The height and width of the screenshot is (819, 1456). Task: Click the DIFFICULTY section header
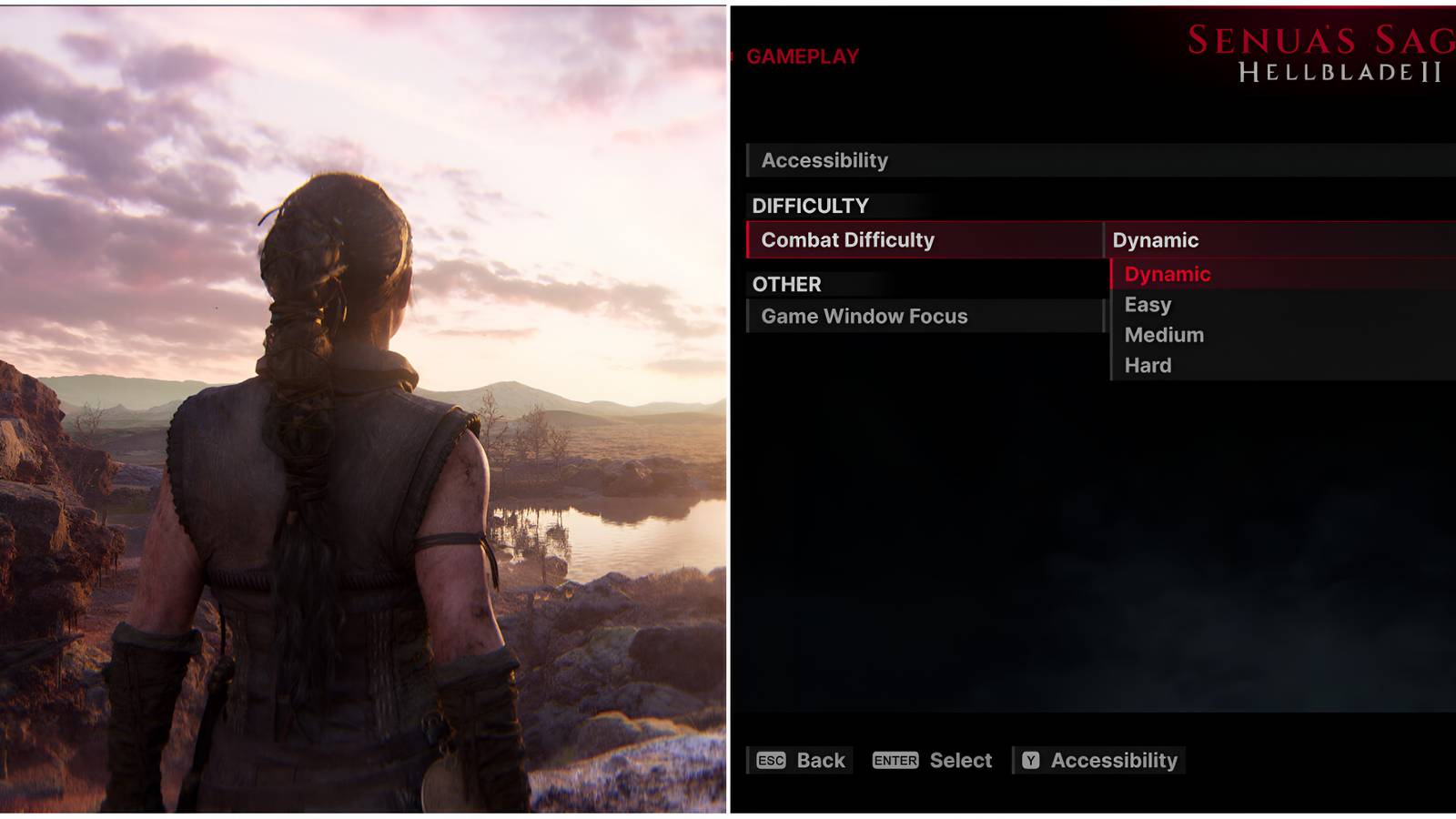(810, 204)
